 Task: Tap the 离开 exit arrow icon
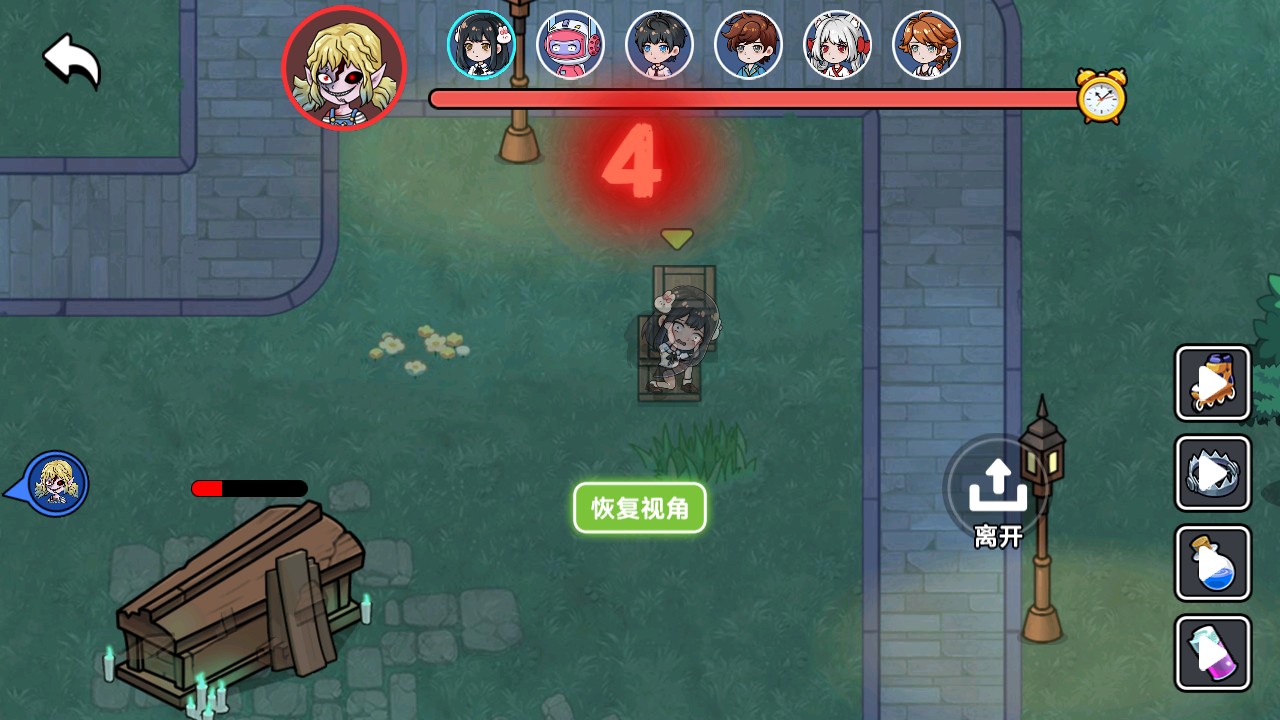pyautogui.click(x=996, y=483)
